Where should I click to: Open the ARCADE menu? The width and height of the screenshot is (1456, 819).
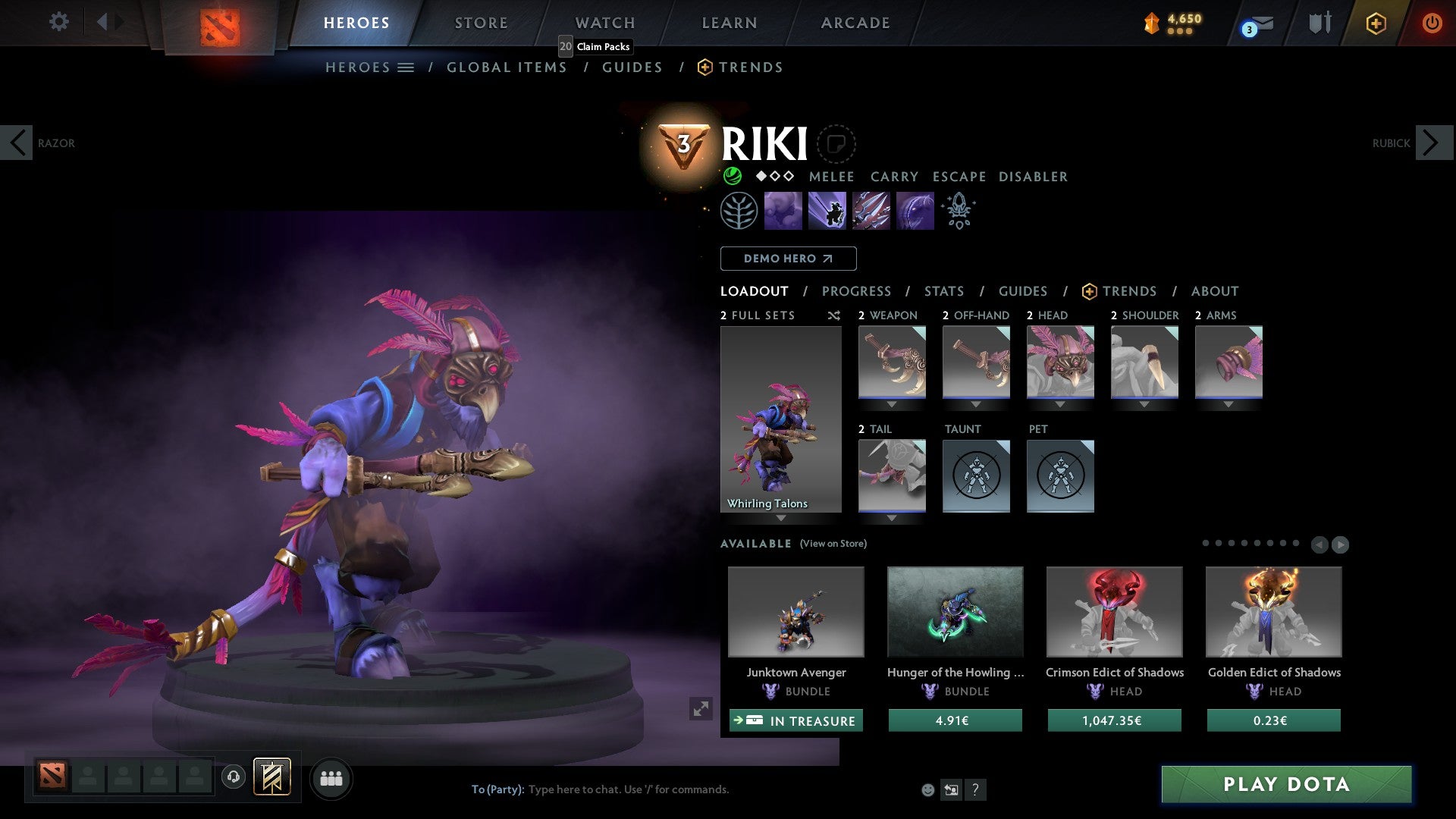click(x=855, y=22)
